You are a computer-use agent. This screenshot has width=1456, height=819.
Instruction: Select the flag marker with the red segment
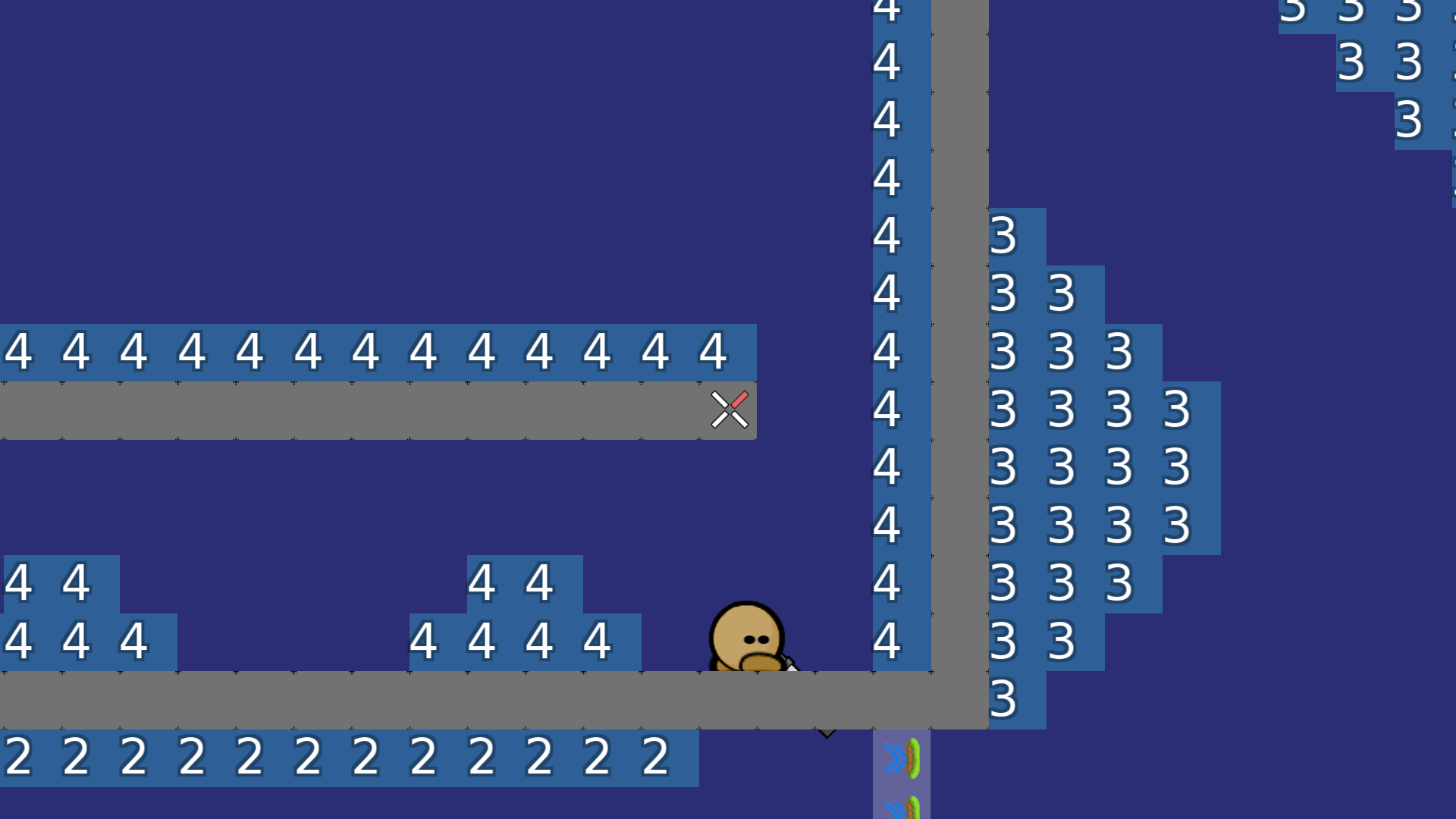coord(730,409)
